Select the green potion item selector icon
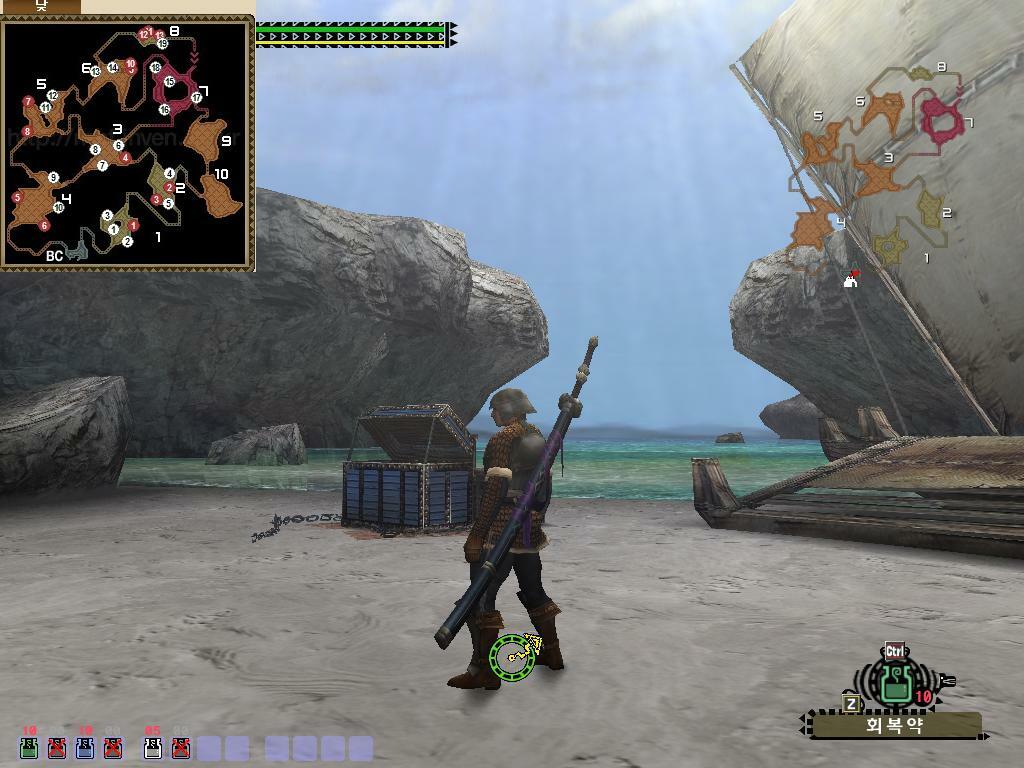Image resolution: width=1024 pixels, height=768 pixels. click(896, 683)
